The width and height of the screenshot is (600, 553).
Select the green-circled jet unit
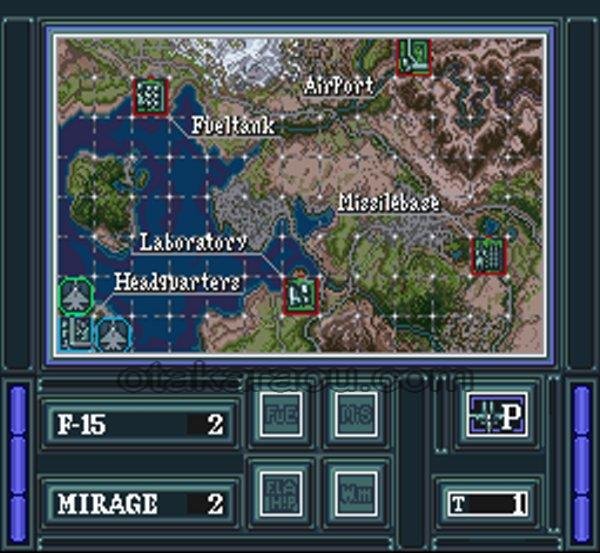[x=76, y=296]
